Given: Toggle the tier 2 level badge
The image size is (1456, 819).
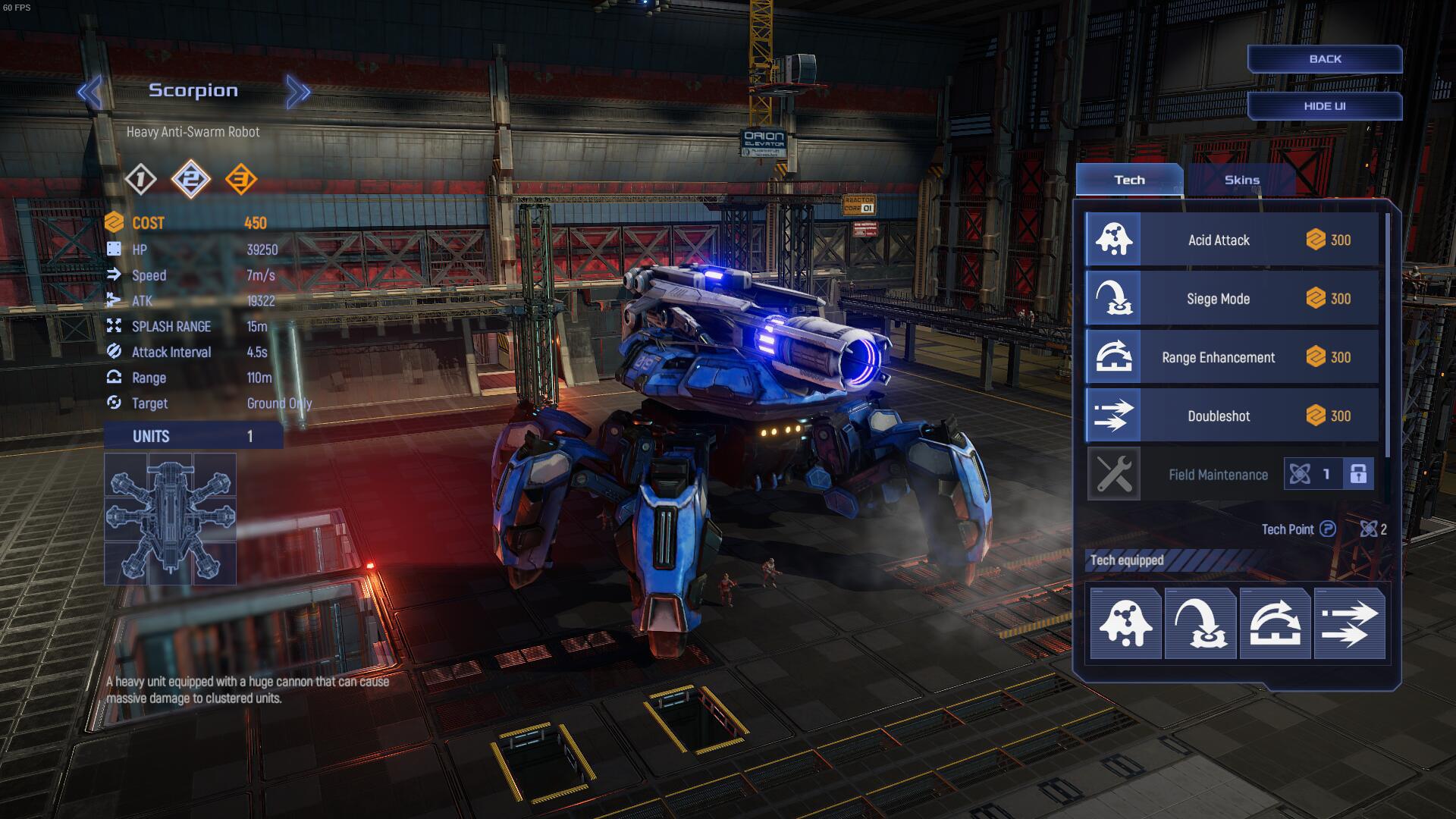Looking at the screenshot, I should [x=191, y=179].
